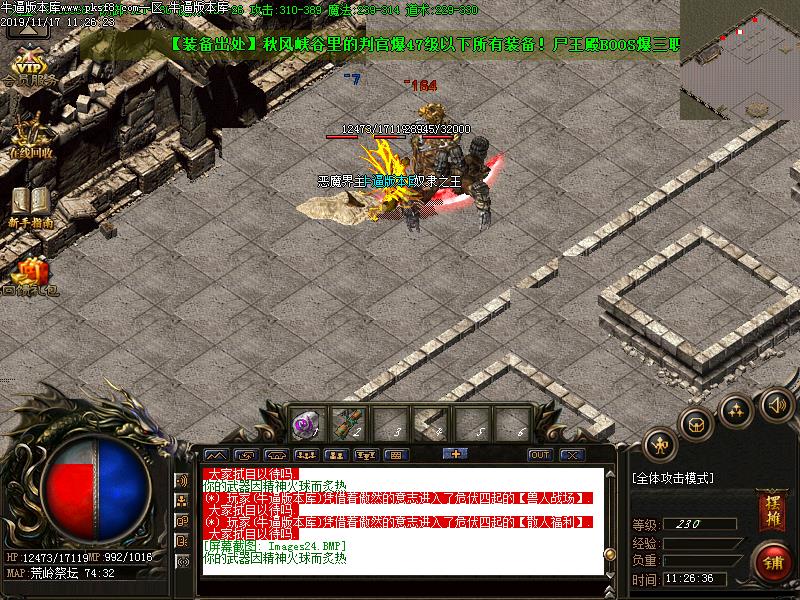
Task: Click the 摆摊 stall banner button
Action: (773, 510)
